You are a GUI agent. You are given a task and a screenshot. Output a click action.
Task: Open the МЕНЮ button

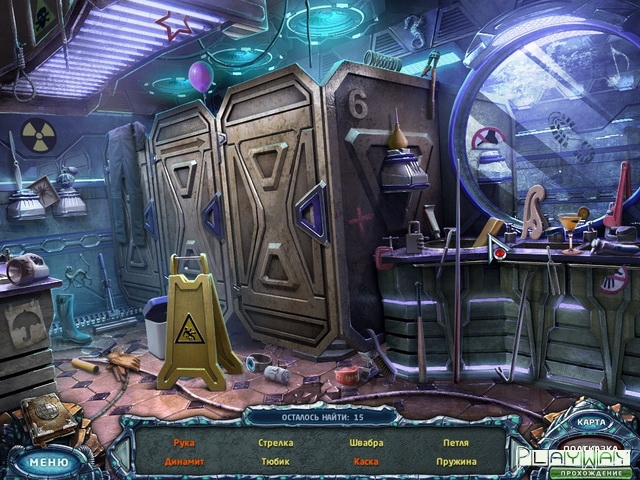point(47,462)
